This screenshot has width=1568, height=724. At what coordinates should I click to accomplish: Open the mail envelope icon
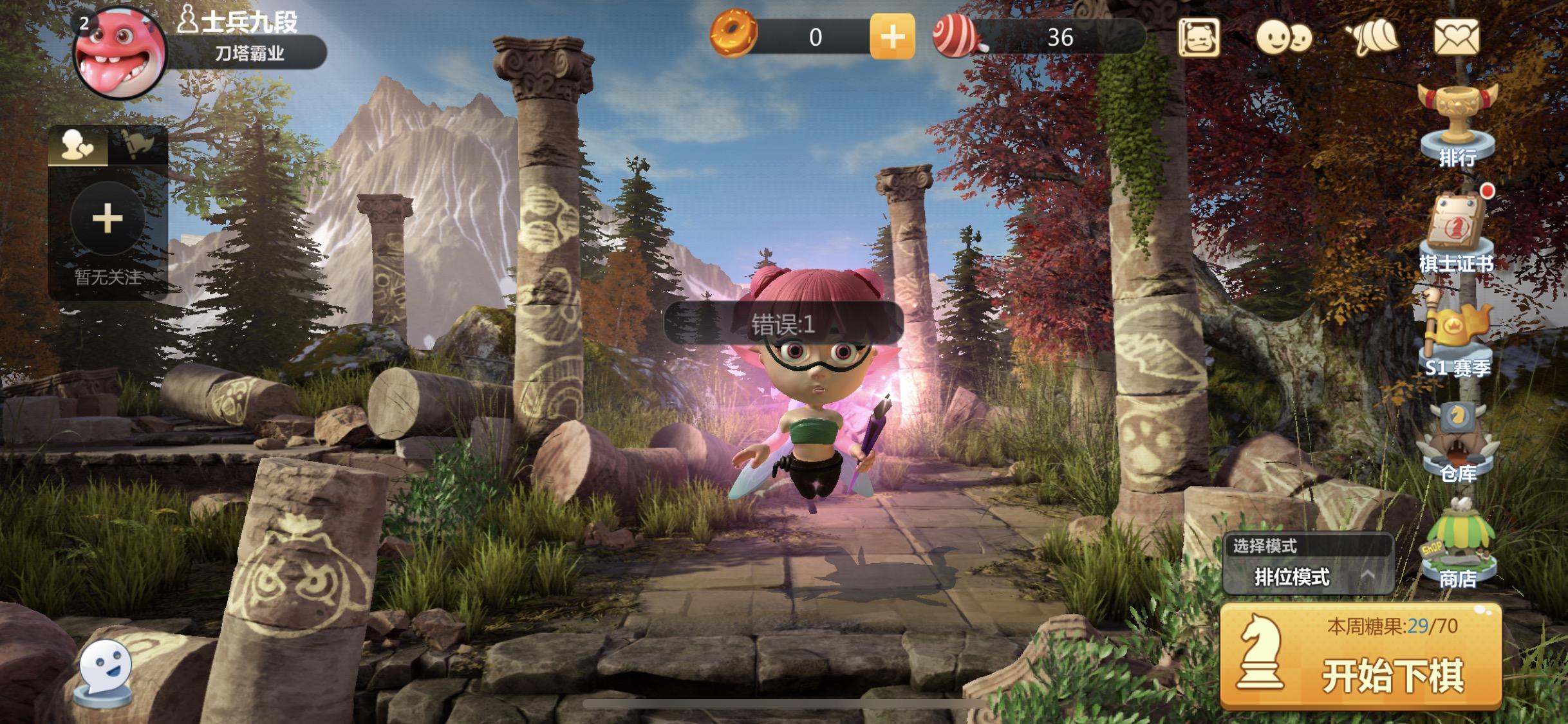[x=1457, y=37]
